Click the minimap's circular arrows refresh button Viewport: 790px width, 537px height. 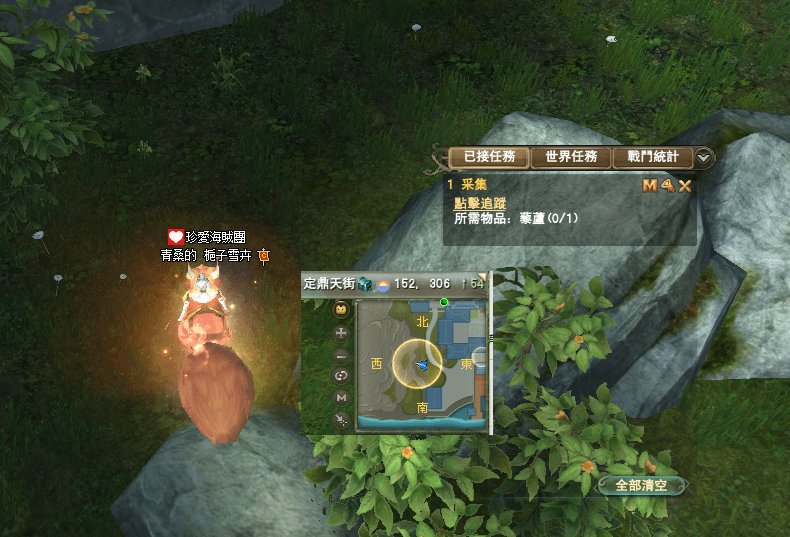(341, 375)
